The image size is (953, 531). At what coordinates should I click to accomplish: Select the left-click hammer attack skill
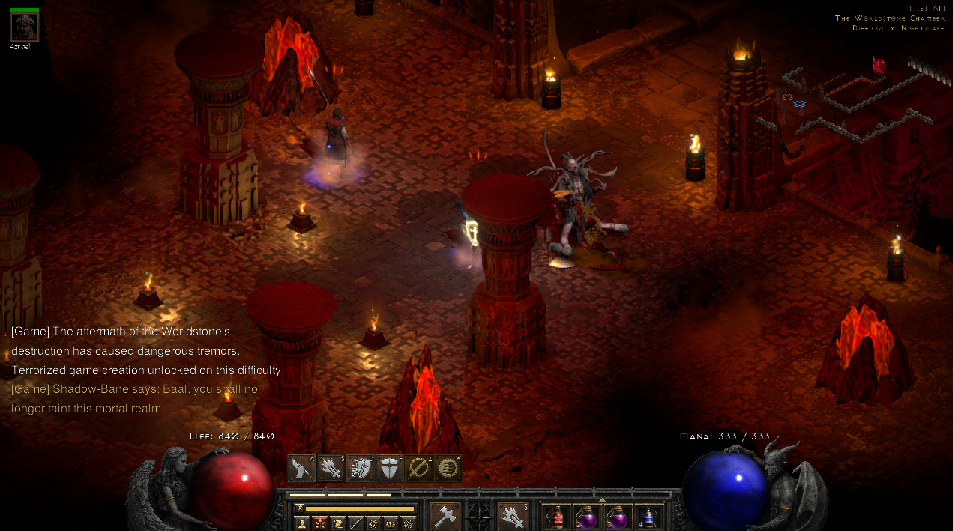[x=445, y=516]
